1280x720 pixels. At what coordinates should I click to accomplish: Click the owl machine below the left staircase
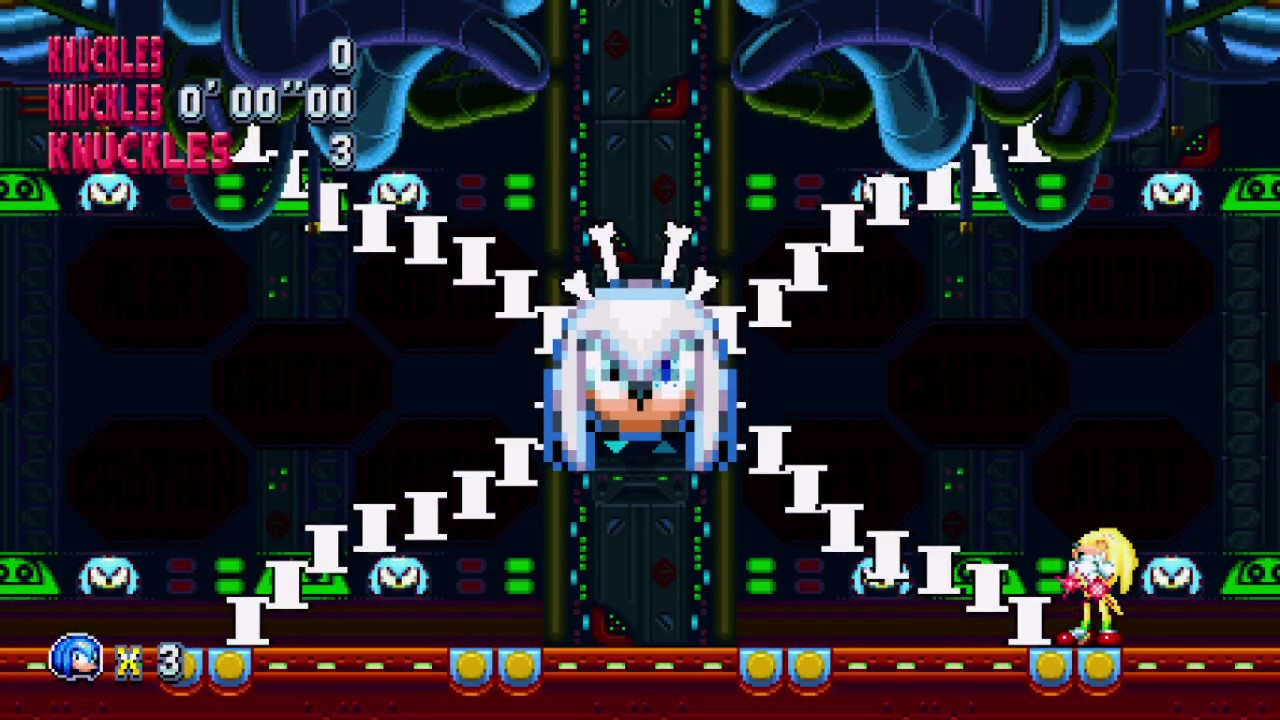[x=110, y=575]
